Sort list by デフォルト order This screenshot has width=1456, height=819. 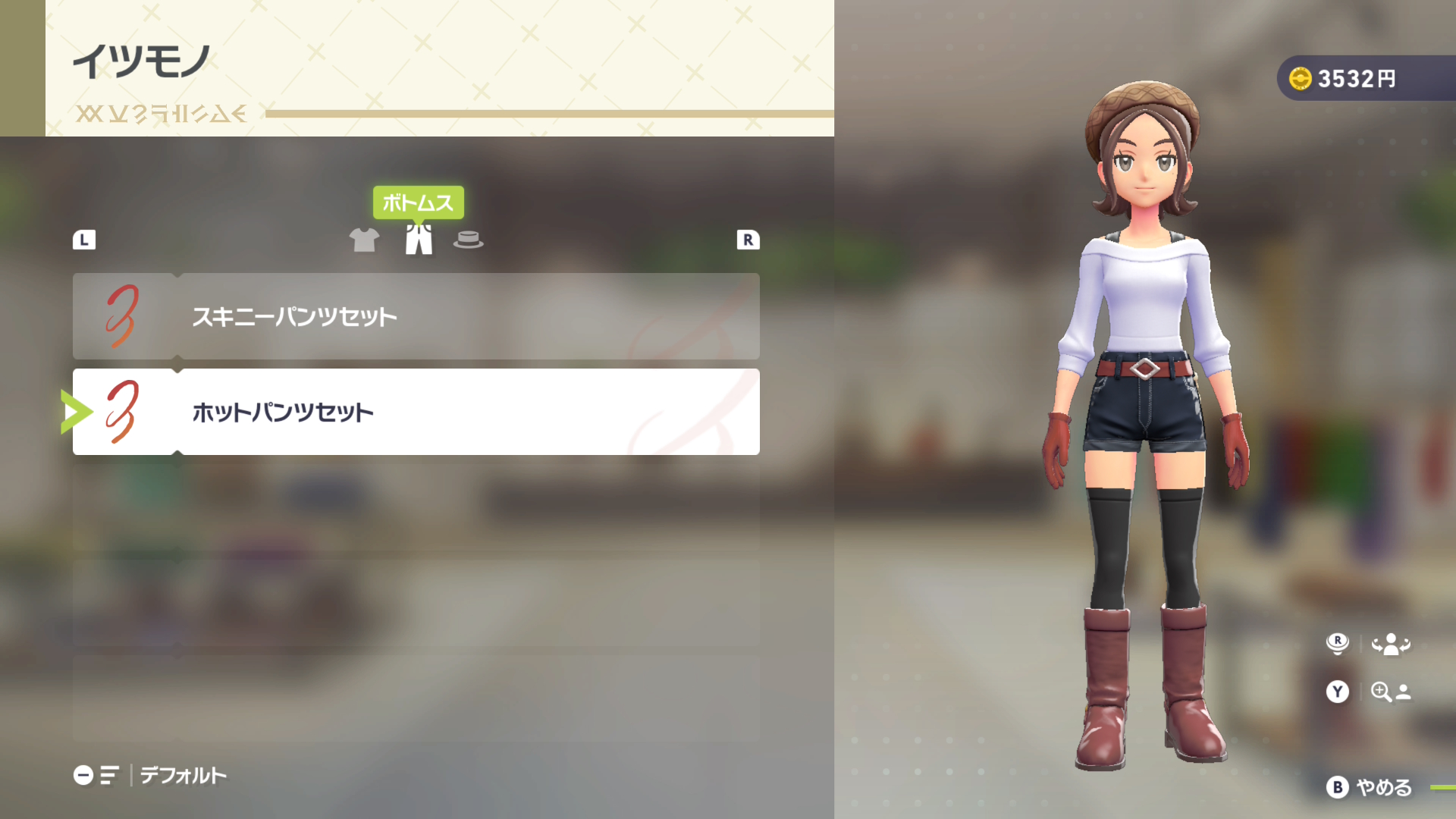150,775
